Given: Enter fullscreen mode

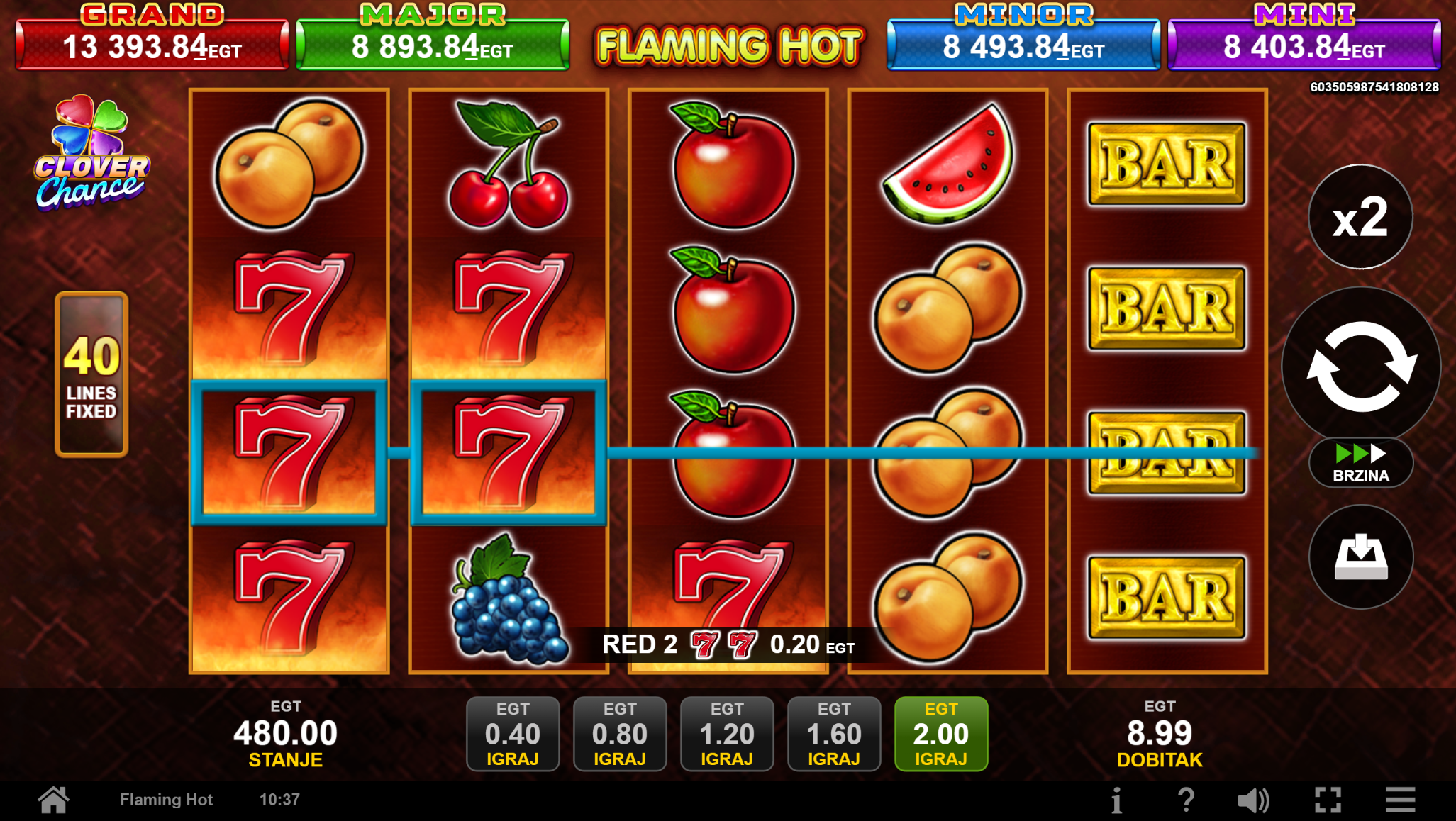Looking at the screenshot, I should pos(1328,800).
